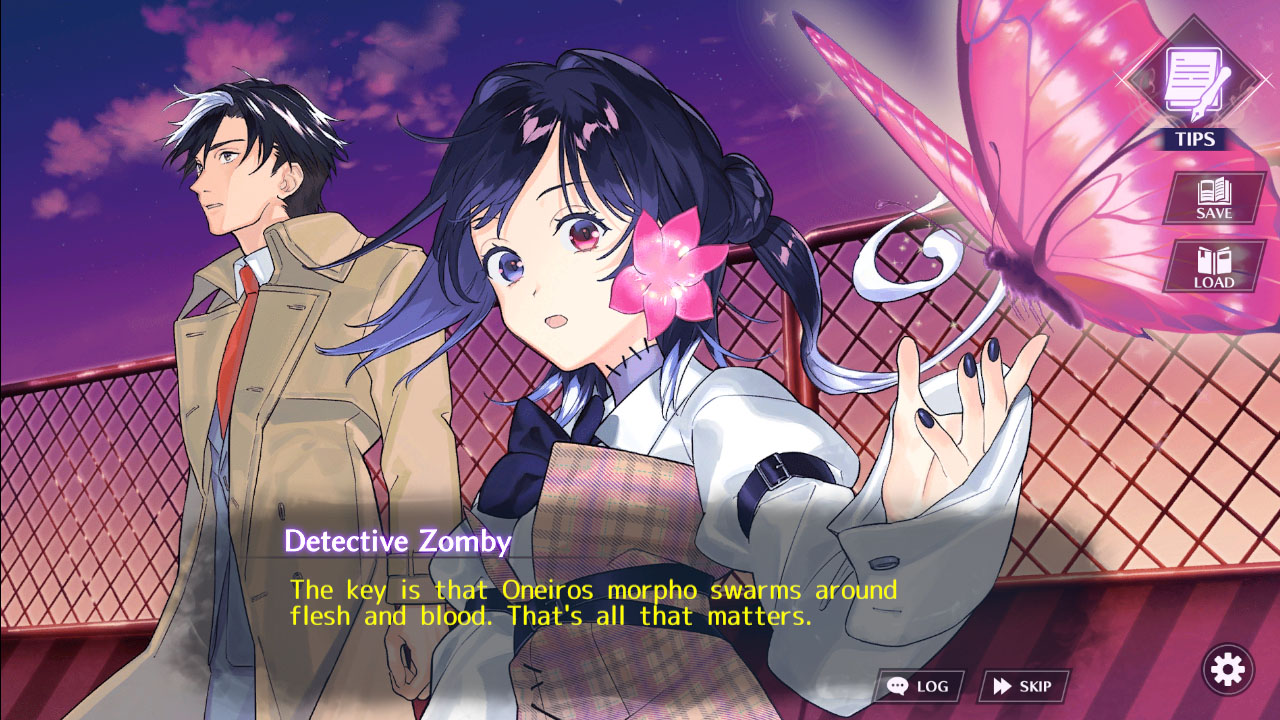The image size is (1280, 720).
Task: Click the LOAD bookmarked-book icon
Action: point(1212,263)
